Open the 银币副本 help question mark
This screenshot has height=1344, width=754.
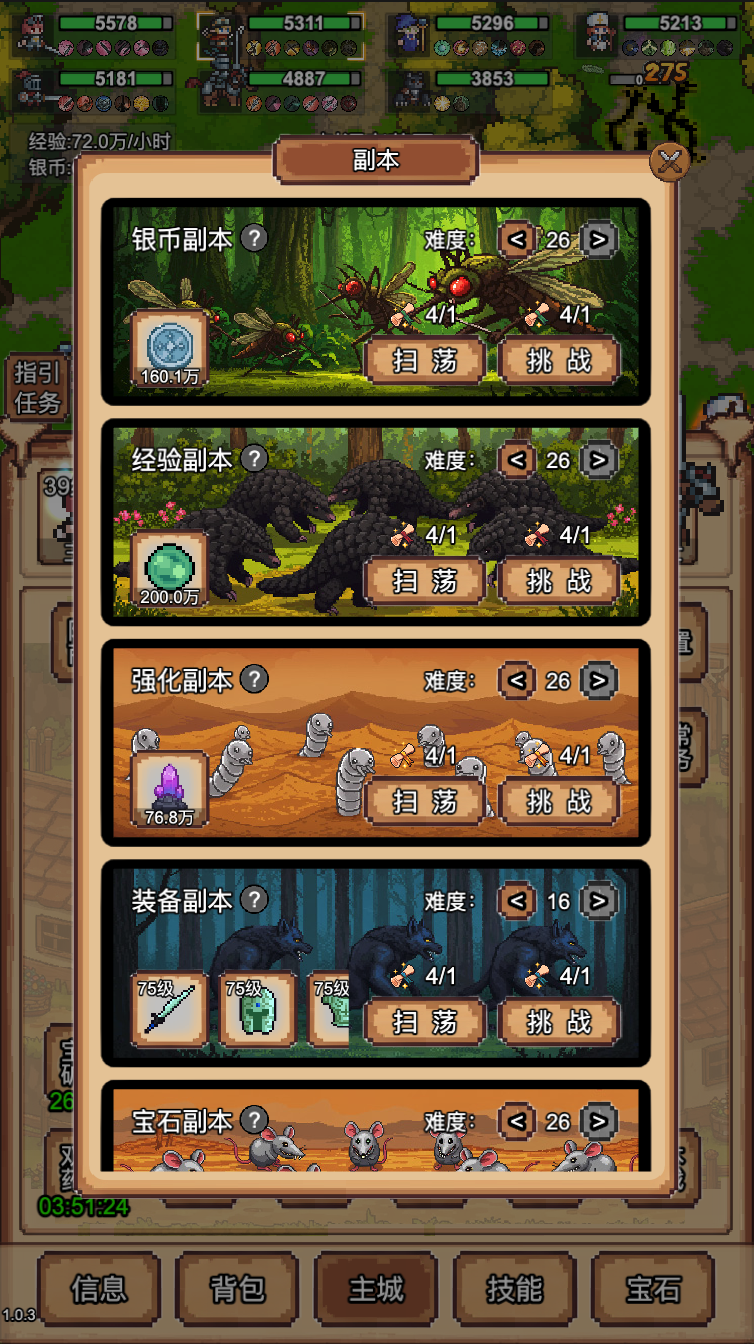[256, 238]
